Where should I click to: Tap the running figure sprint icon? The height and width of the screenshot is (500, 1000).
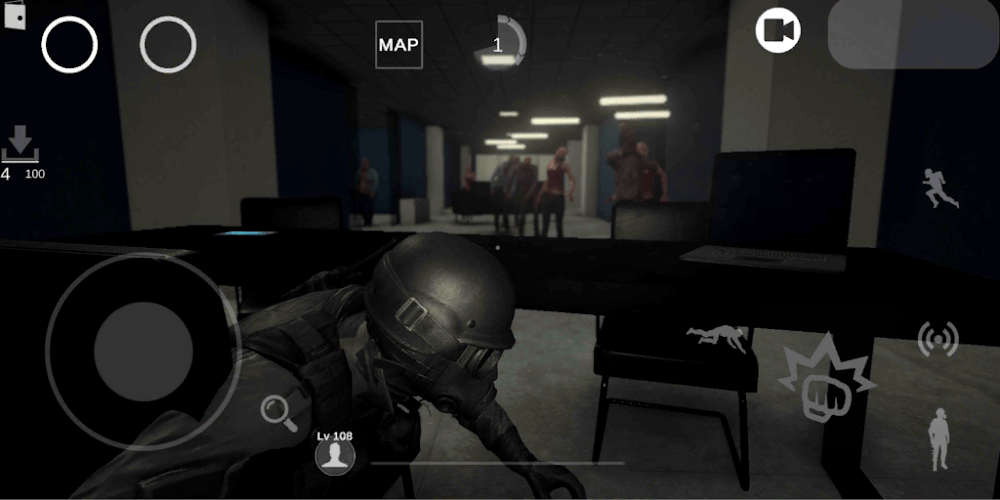point(940,188)
